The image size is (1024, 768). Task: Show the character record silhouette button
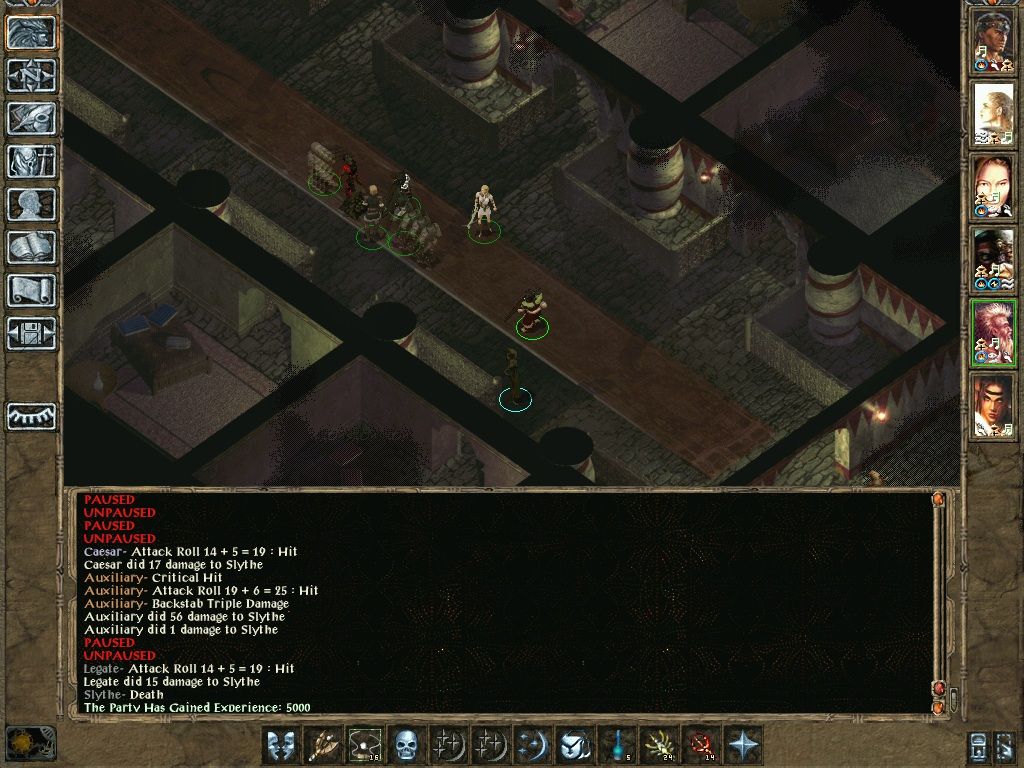tap(31, 204)
